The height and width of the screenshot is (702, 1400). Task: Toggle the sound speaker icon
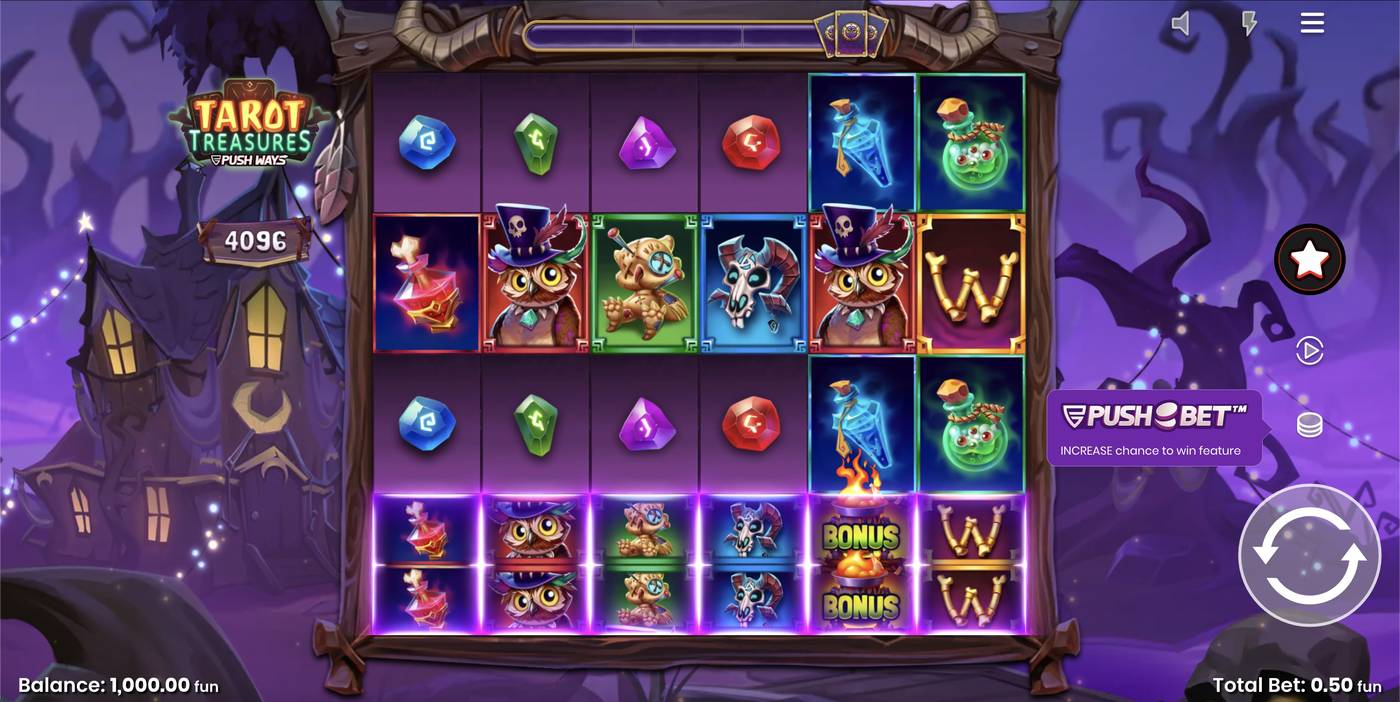[x=1181, y=23]
